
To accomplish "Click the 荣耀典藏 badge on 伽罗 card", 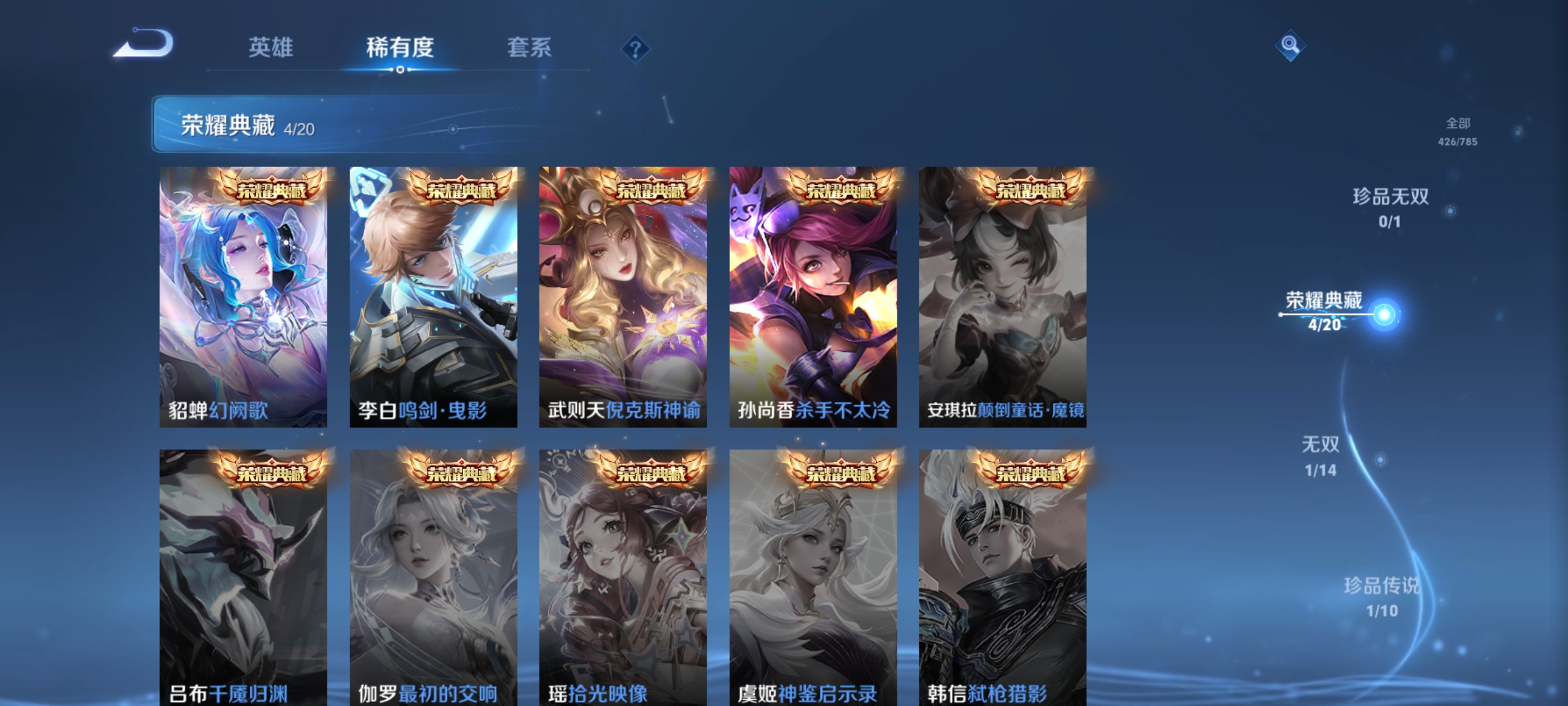I will (x=463, y=472).
